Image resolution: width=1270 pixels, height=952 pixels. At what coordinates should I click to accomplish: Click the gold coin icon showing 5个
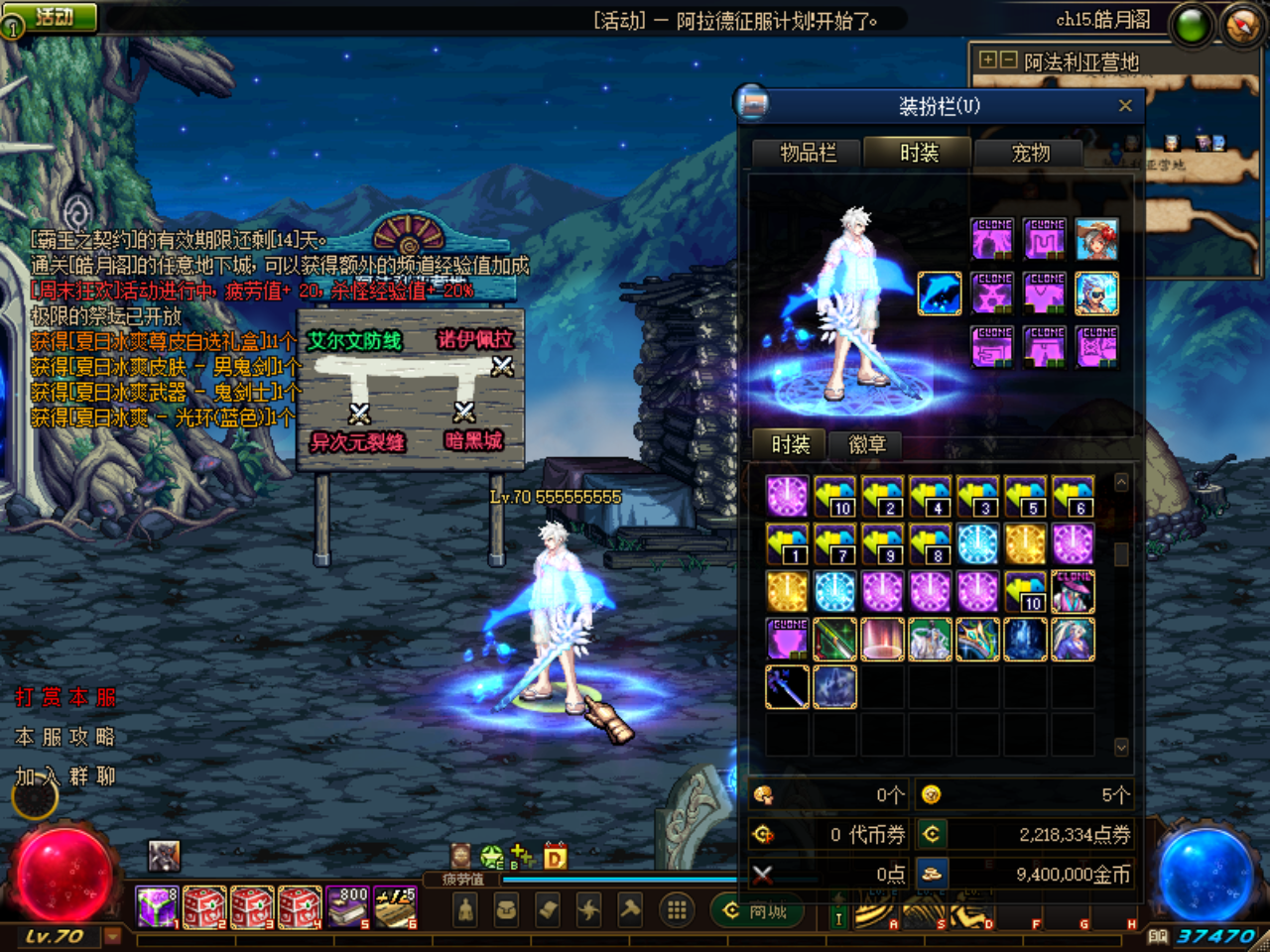click(x=931, y=793)
